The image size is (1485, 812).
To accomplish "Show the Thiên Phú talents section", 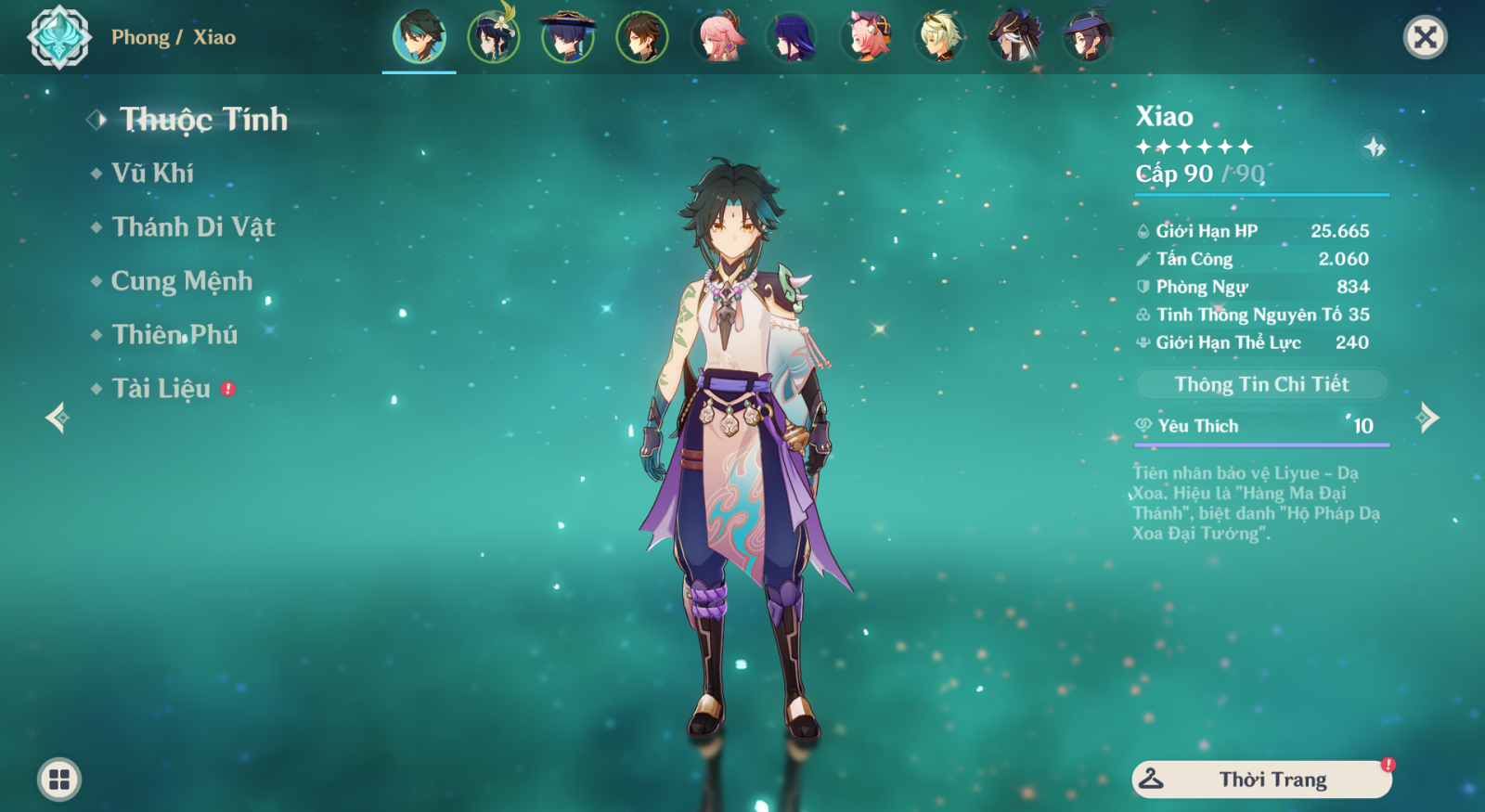I will tap(174, 335).
